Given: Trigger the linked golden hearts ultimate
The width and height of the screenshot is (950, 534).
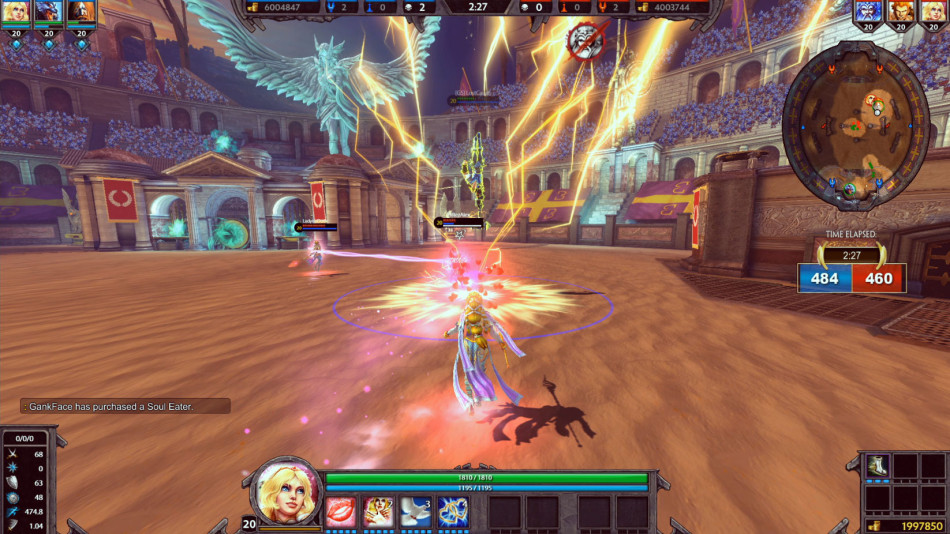Looking at the screenshot, I should (453, 512).
